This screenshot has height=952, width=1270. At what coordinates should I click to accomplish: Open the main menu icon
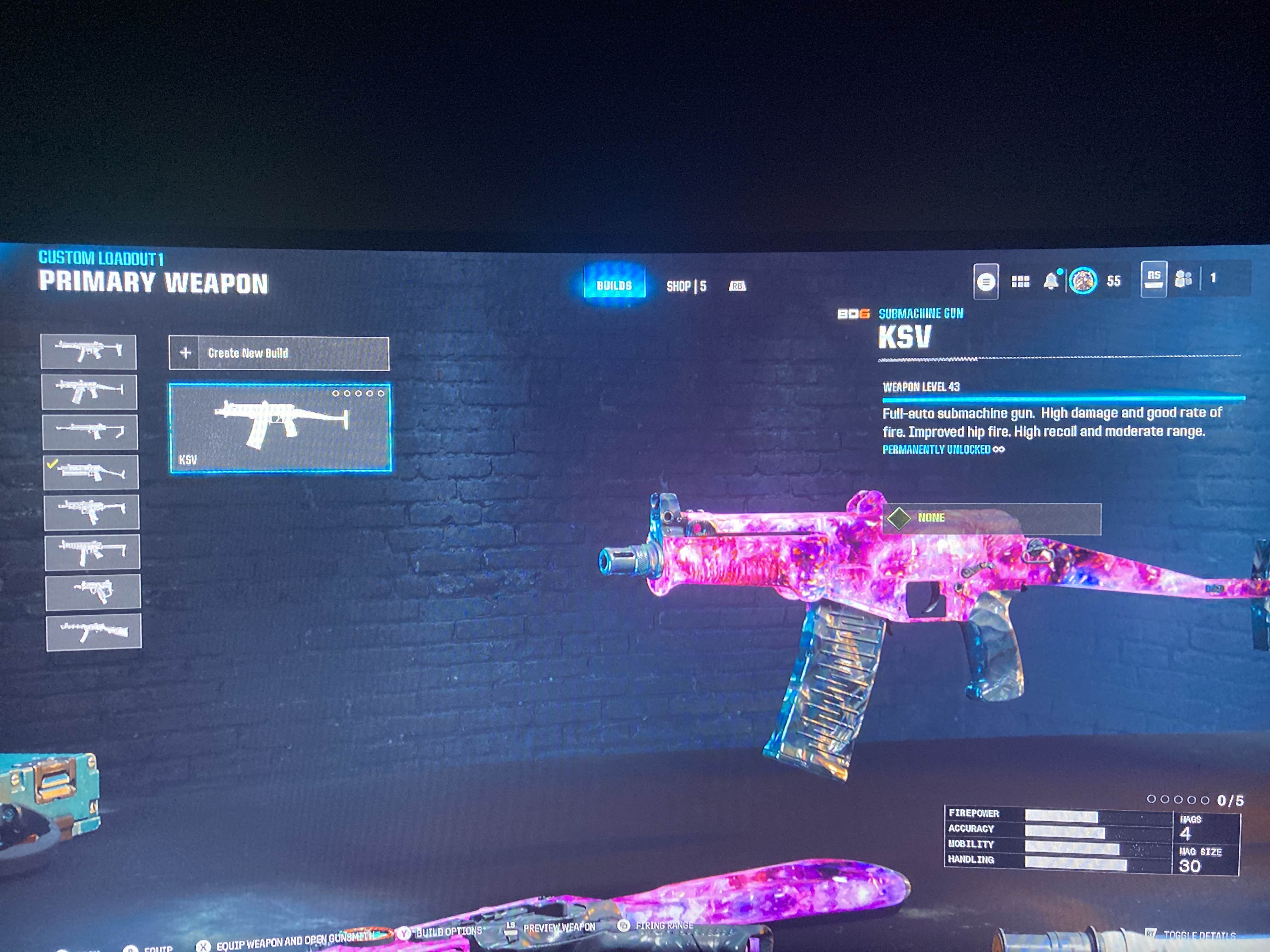point(986,281)
